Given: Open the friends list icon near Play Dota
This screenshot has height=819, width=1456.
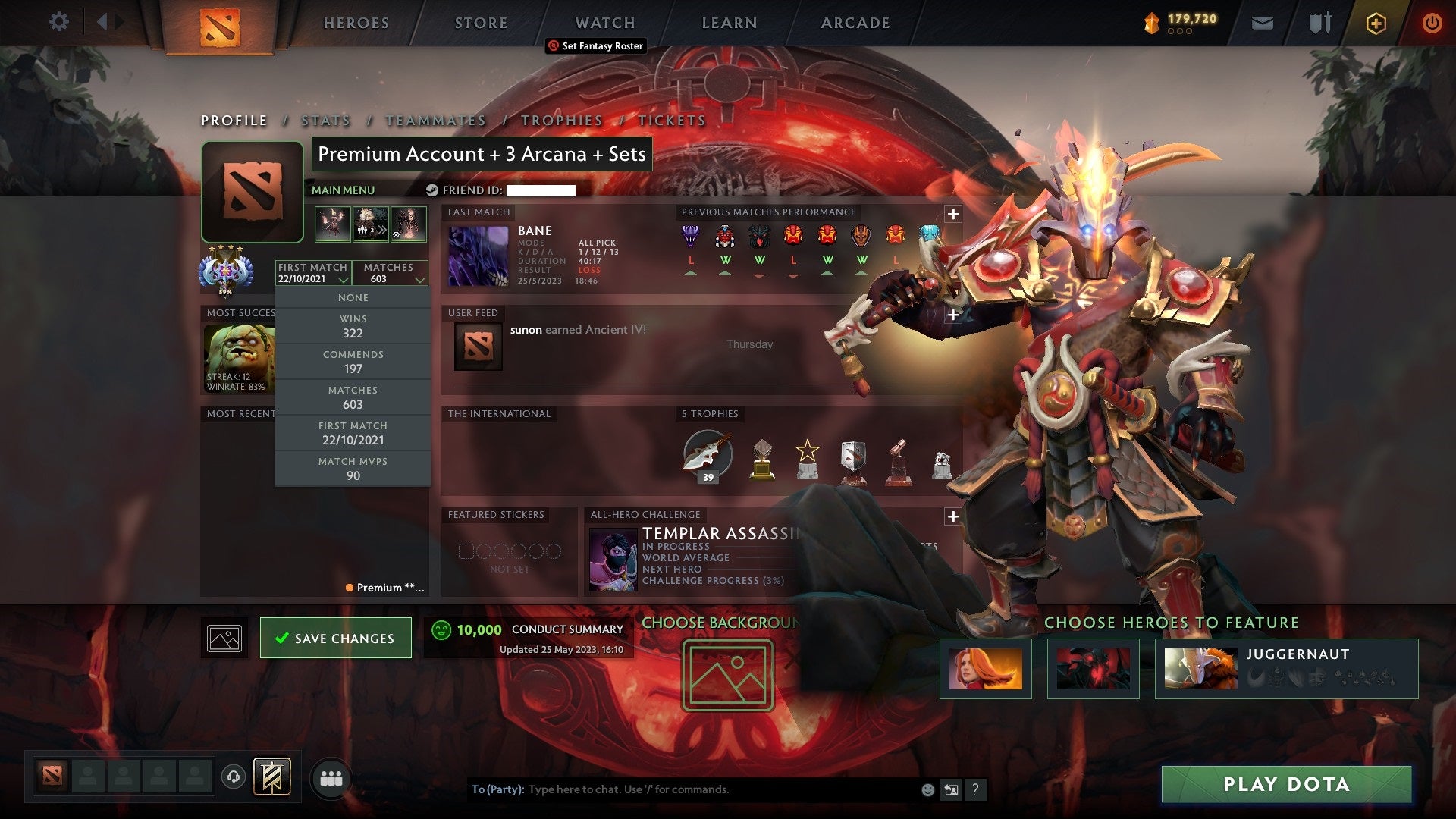Looking at the screenshot, I should point(331,777).
